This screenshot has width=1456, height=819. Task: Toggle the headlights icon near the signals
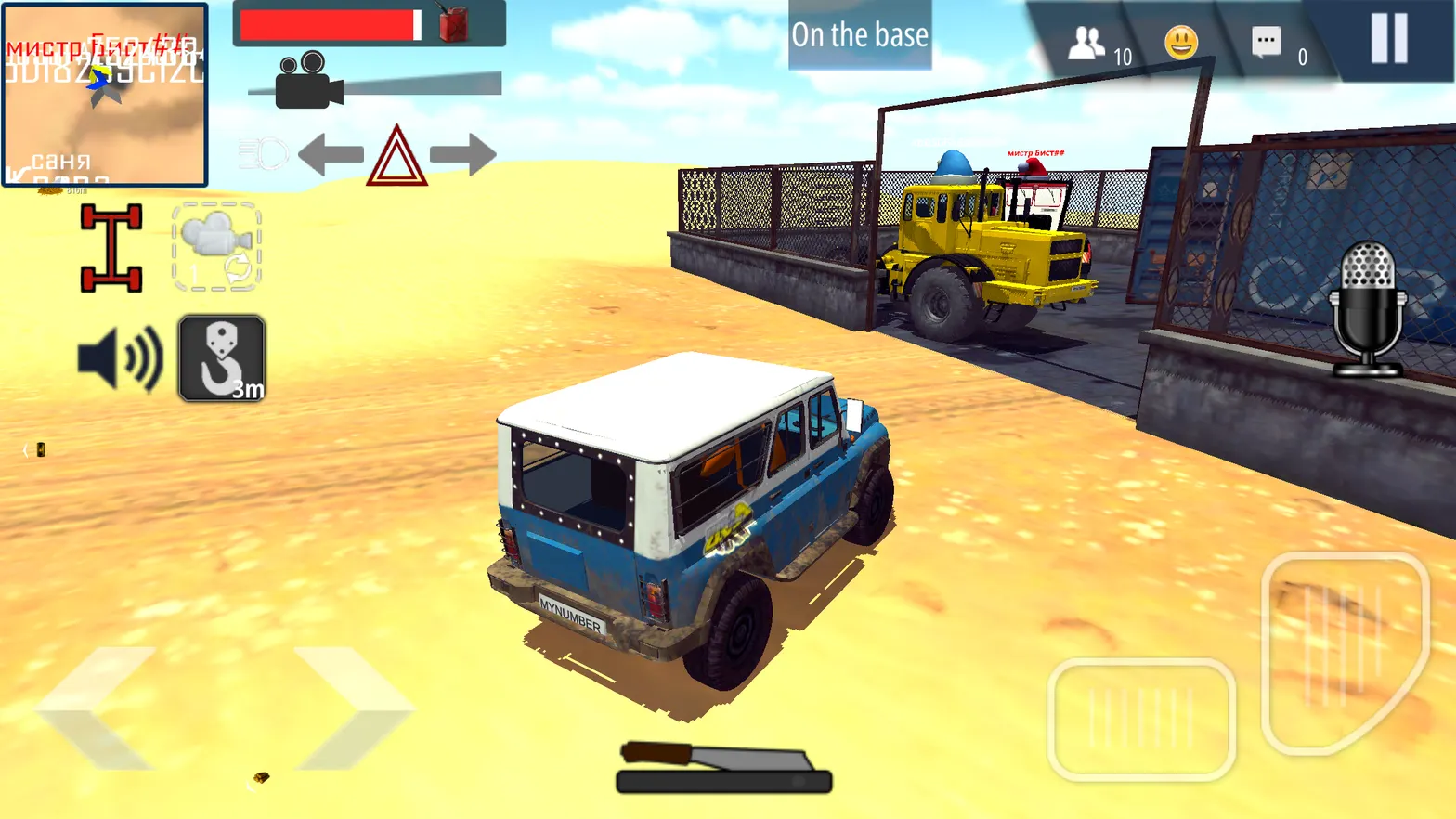(264, 154)
